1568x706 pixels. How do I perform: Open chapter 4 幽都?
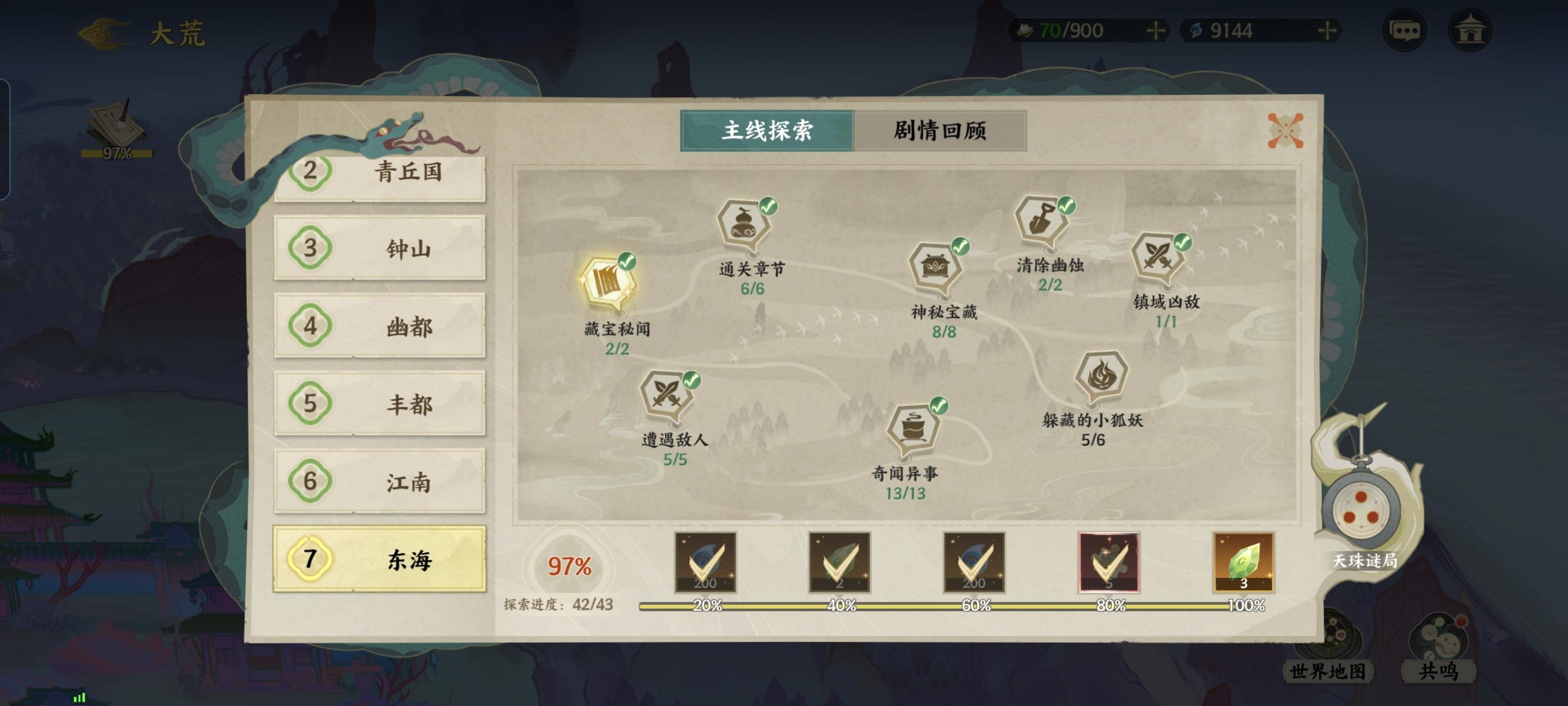tap(380, 327)
